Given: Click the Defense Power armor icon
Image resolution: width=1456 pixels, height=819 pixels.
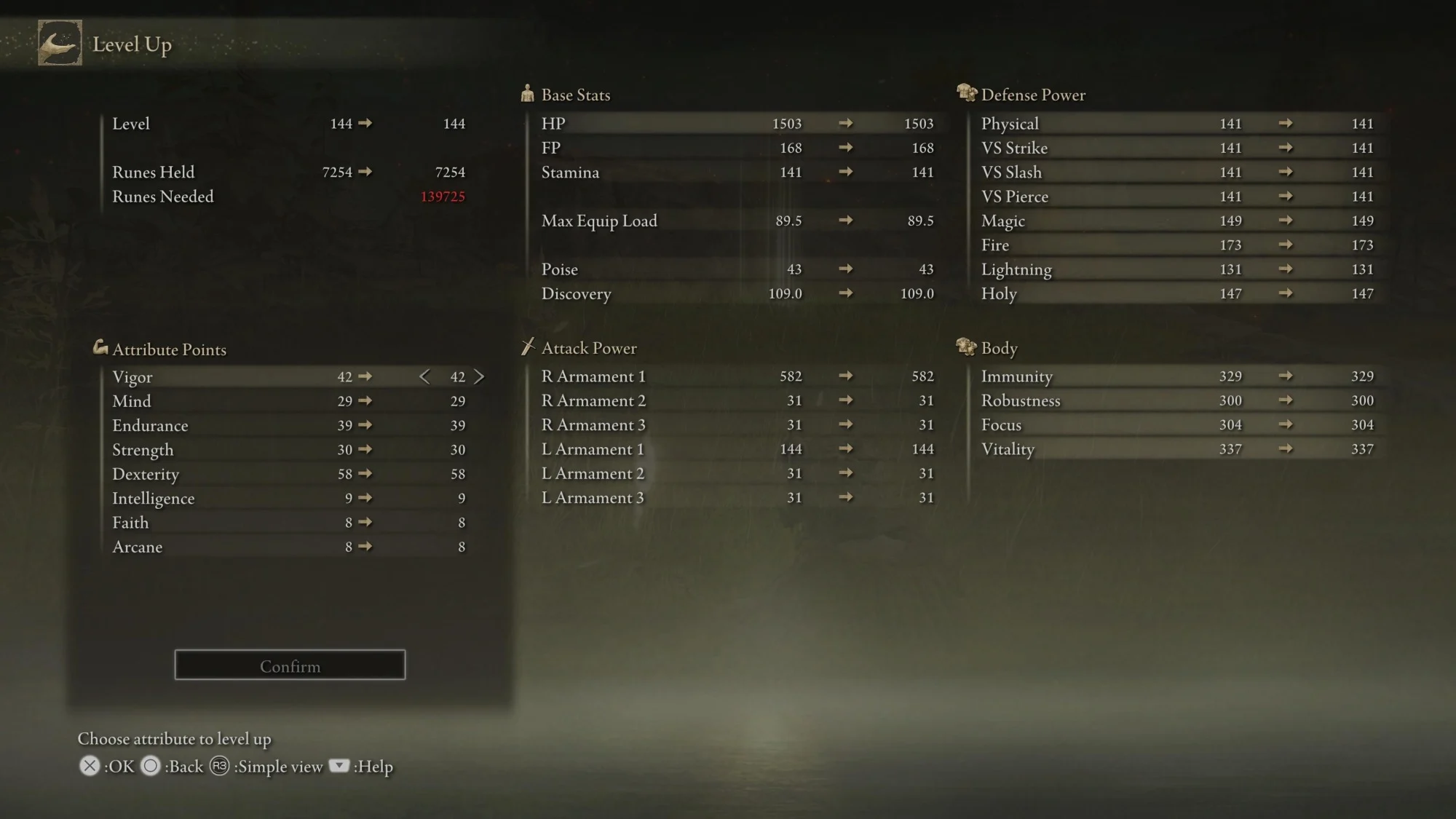Looking at the screenshot, I should click(967, 93).
